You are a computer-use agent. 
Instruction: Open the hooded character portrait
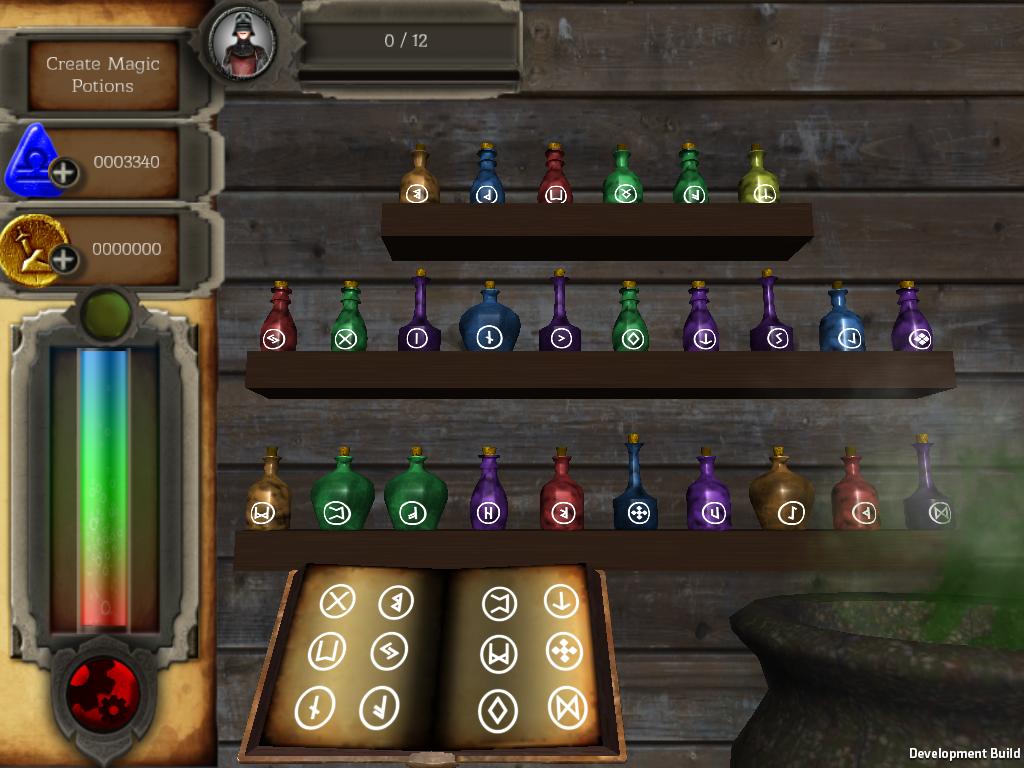[x=243, y=43]
